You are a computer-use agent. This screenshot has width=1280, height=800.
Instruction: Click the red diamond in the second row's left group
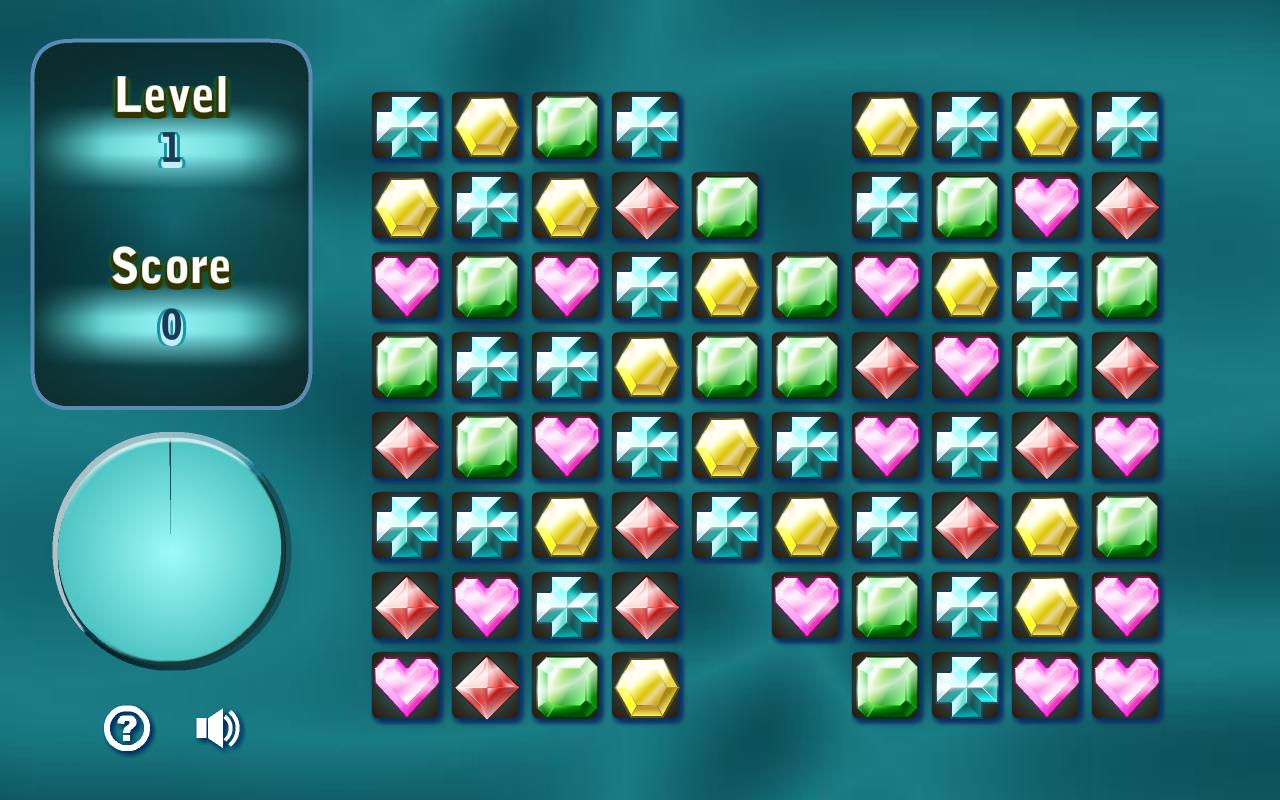pyautogui.click(x=645, y=207)
